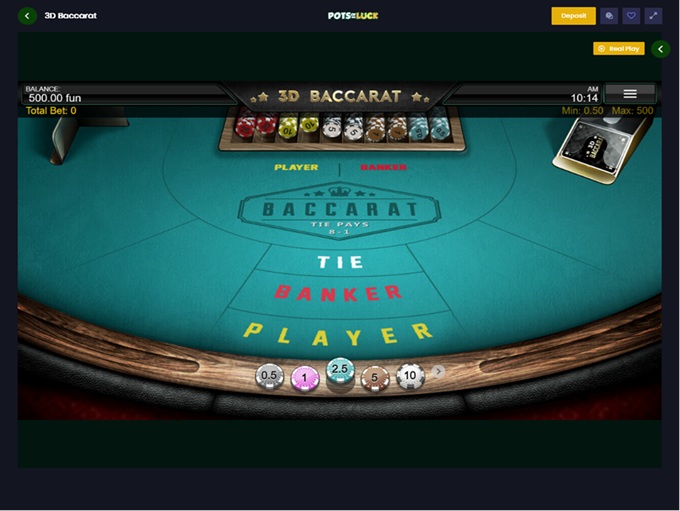
Task: Click the yellow Deposit button
Action: [x=573, y=16]
